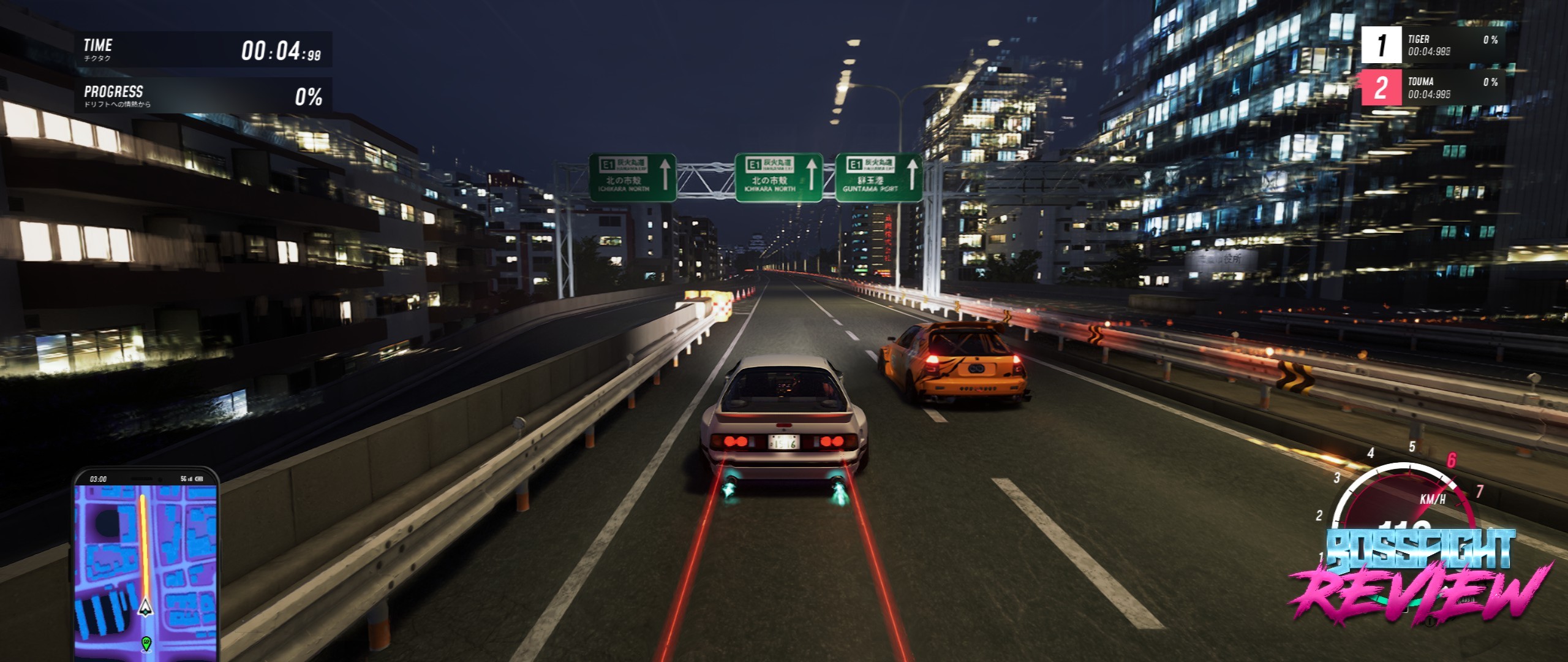Select Touma's second-place leaderboard row

click(x=1433, y=88)
